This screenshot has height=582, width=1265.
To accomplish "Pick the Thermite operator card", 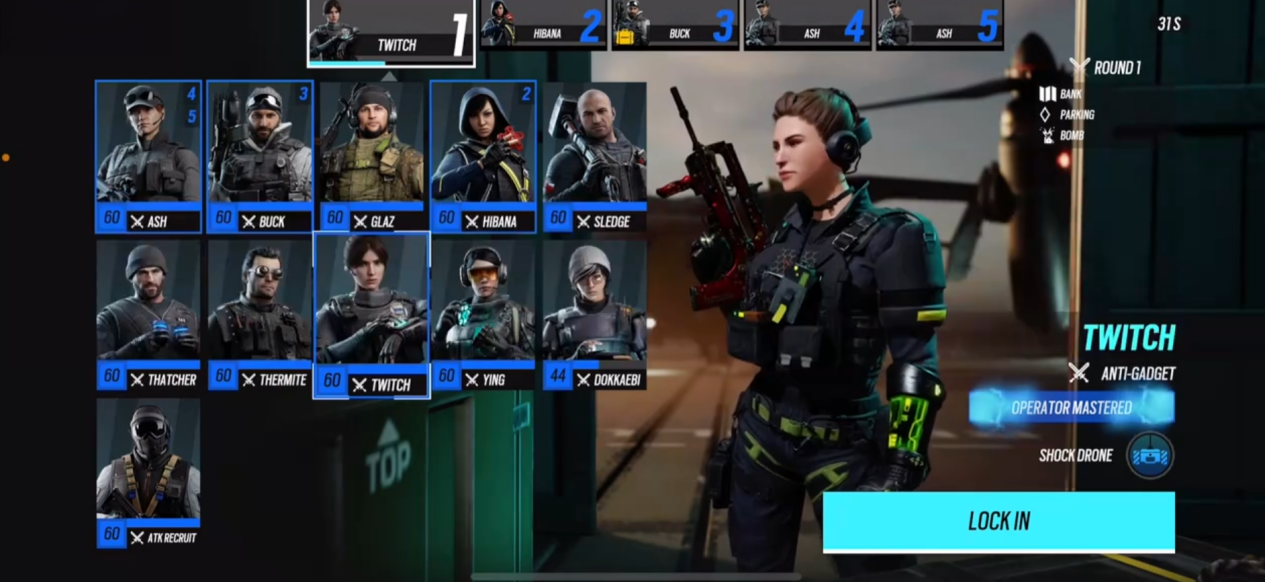I will point(260,314).
